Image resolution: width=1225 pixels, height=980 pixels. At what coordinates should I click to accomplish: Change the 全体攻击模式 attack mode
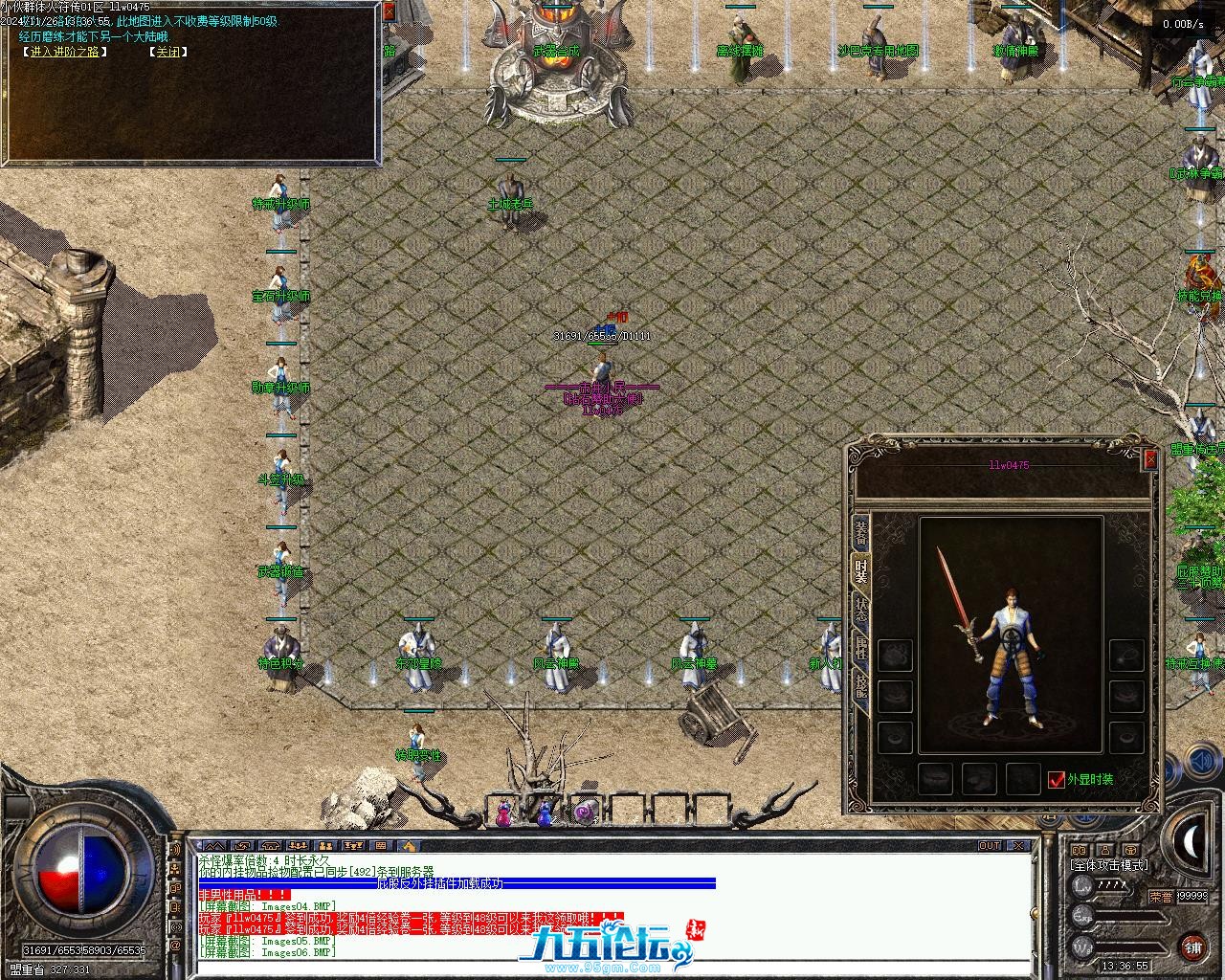pyautogui.click(x=1108, y=865)
